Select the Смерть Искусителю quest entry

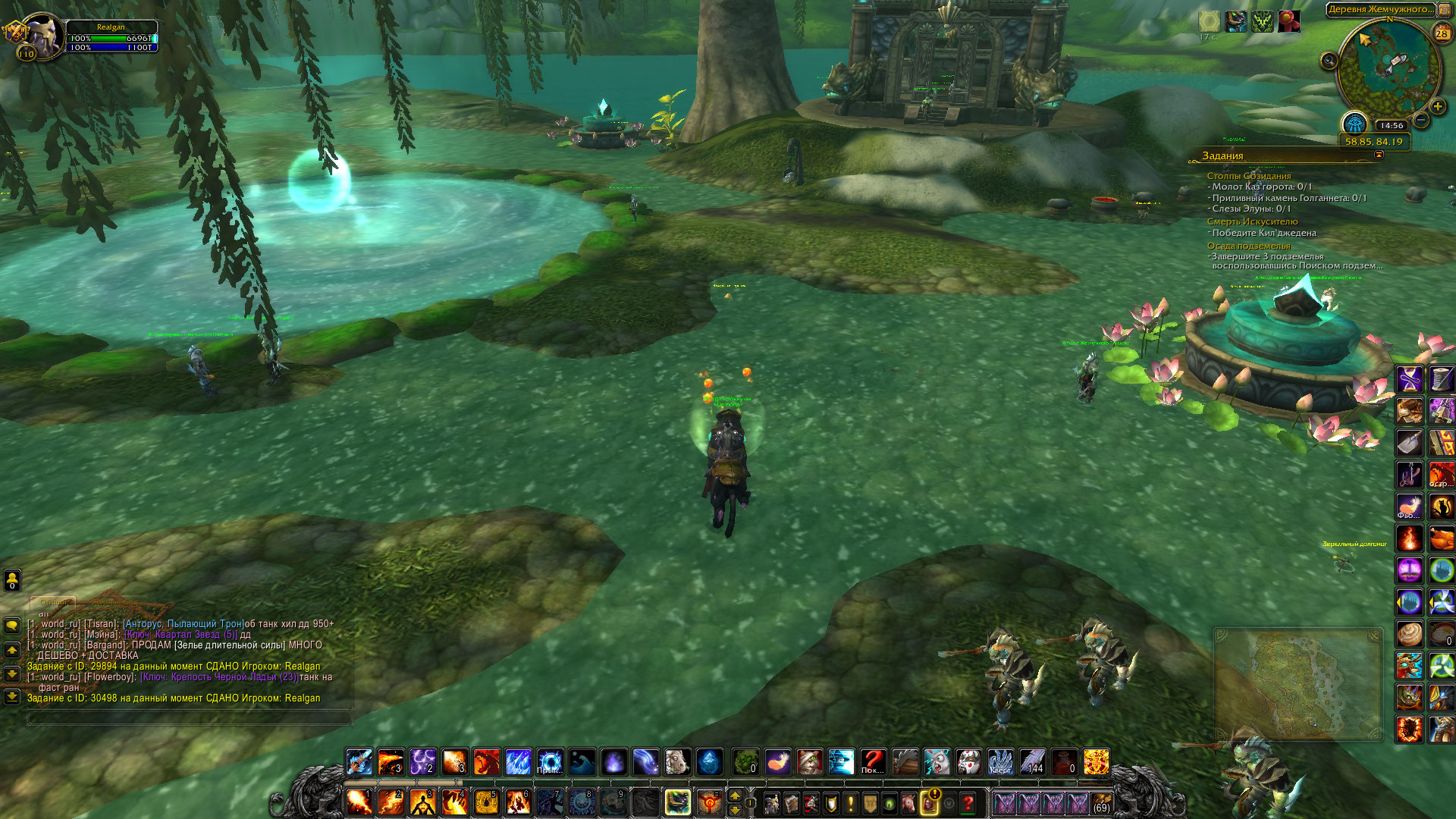tap(1252, 221)
